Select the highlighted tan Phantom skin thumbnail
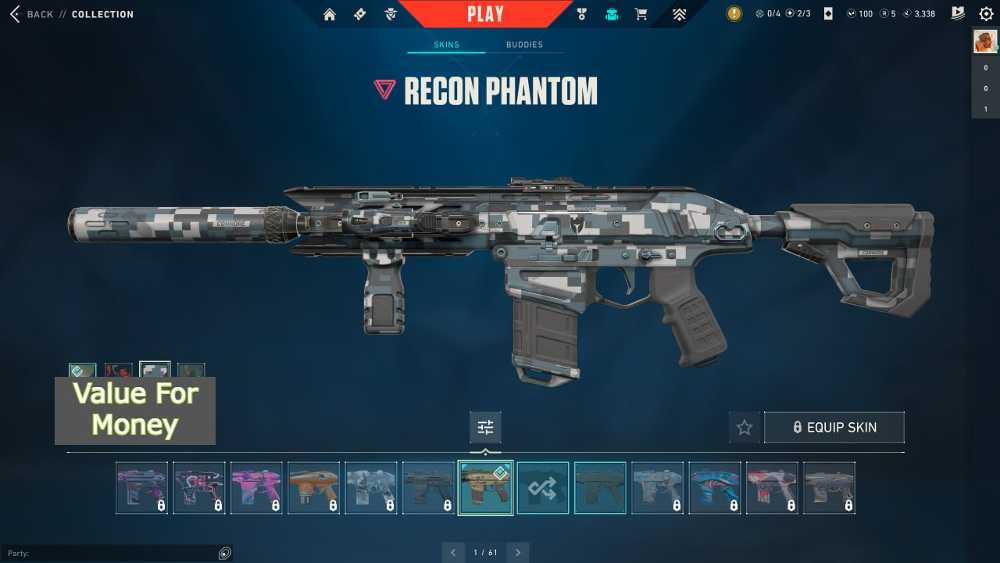The height and width of the screenshot is (563, 1000). point(486,488)
